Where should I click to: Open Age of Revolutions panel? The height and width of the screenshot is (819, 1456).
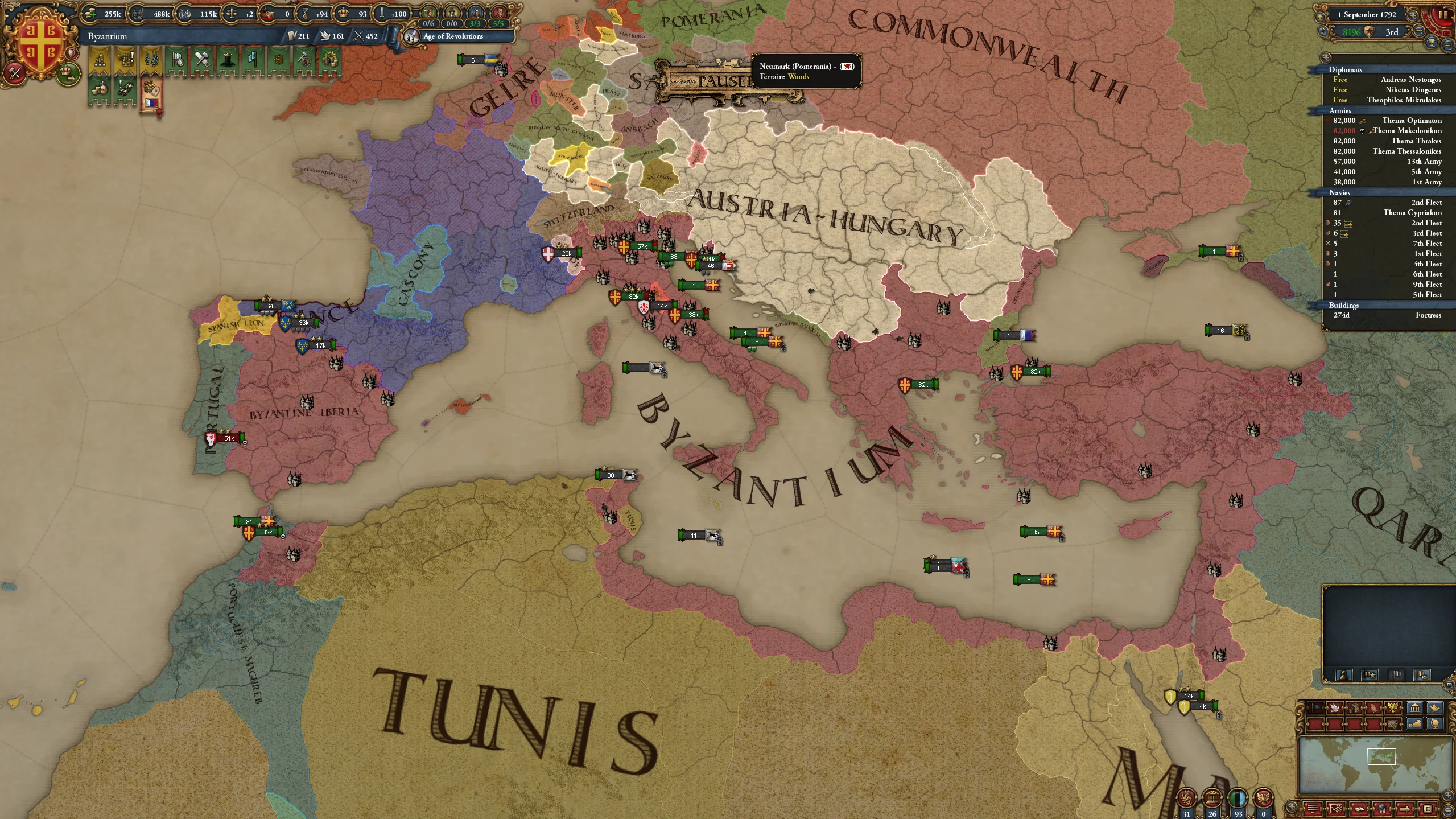tap(453, 36)
